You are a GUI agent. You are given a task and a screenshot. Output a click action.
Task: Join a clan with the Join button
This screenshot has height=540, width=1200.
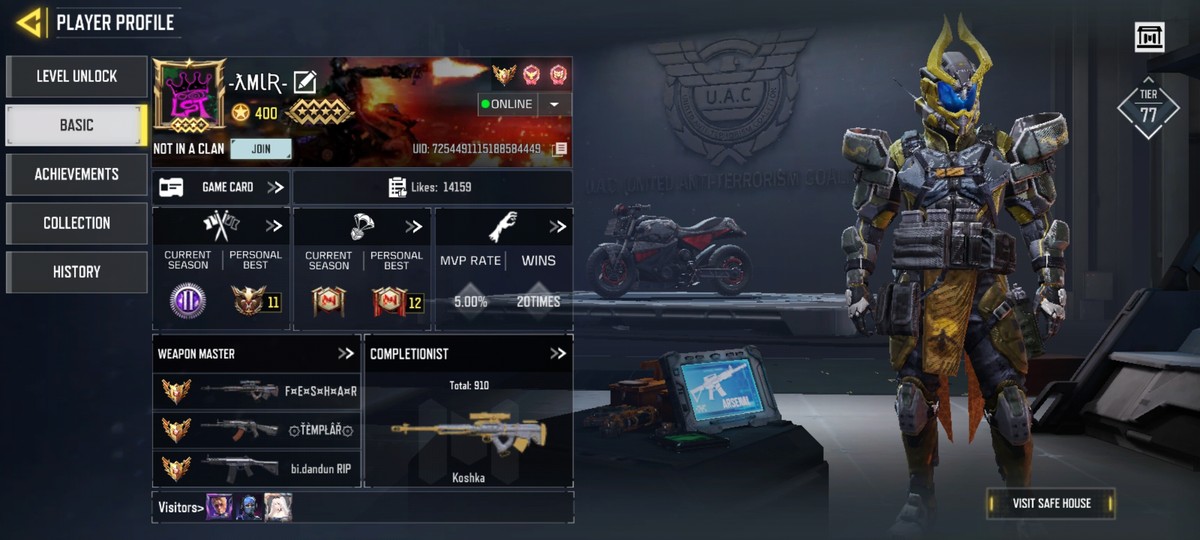click(x=260, y=149)
